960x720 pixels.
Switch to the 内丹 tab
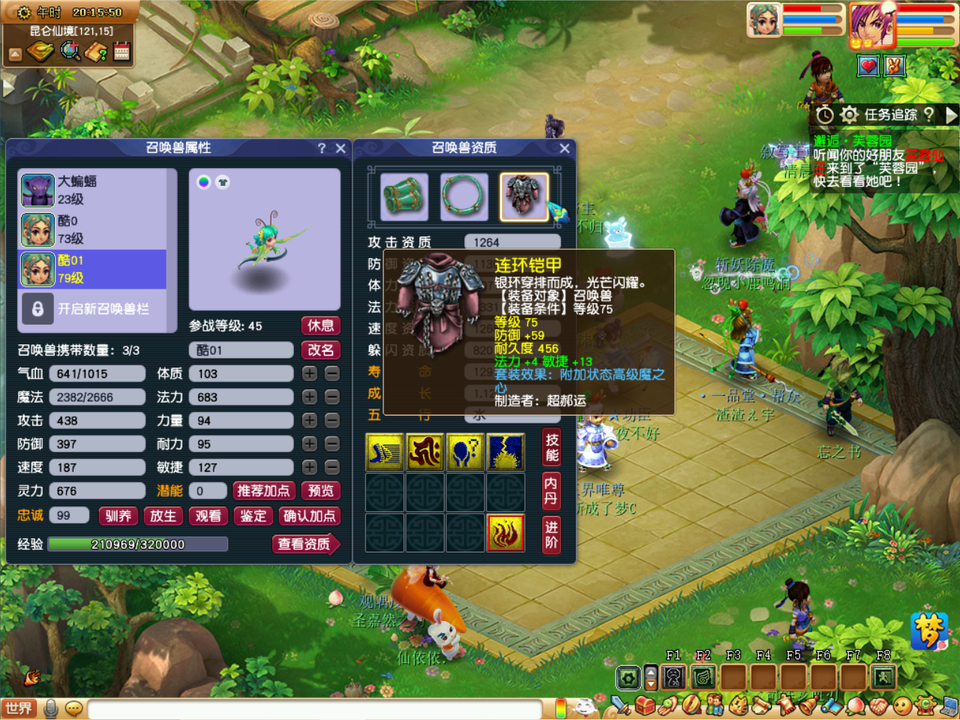click(x=551, y=489)
